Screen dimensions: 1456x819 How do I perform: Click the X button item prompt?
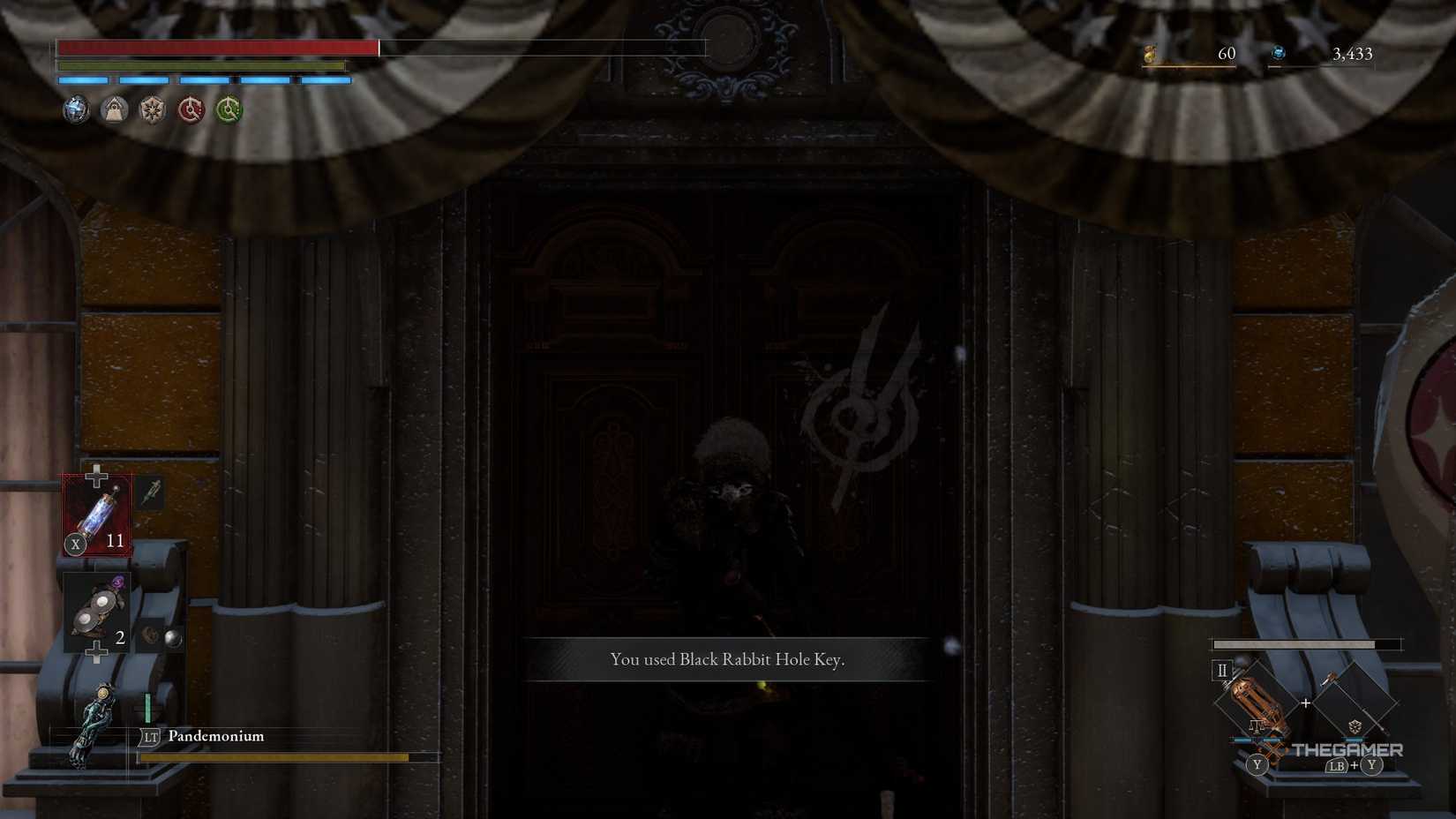(x=76, y=545)
